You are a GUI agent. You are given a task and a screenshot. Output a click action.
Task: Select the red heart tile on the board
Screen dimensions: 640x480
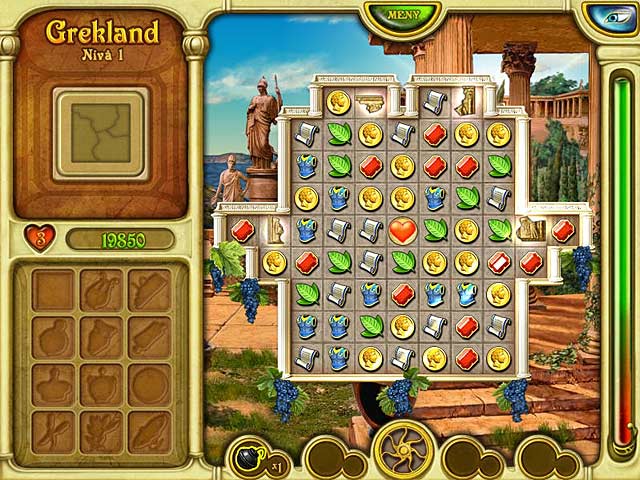[x=403, y=230]
